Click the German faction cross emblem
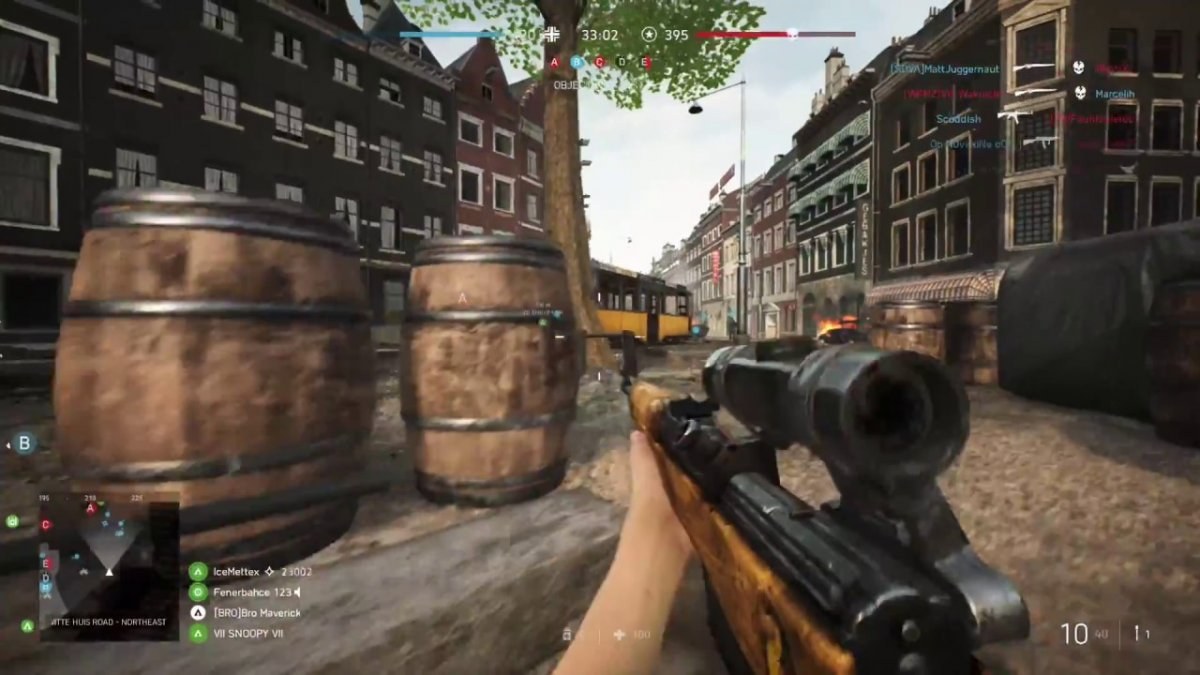The width and height of the screenshot is (1200, 675). pyautogui.click(x=552, y=35)
